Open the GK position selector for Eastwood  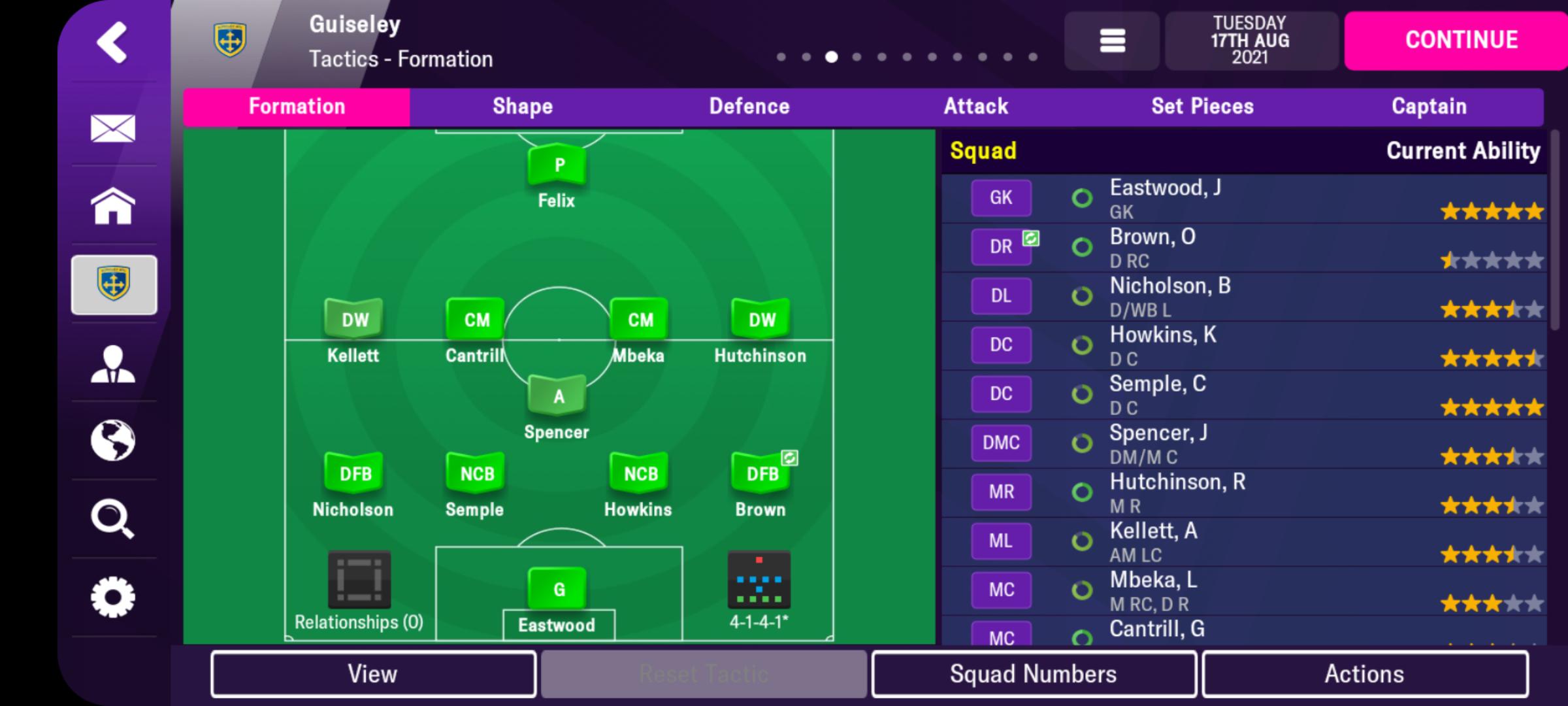point(1001,197)
